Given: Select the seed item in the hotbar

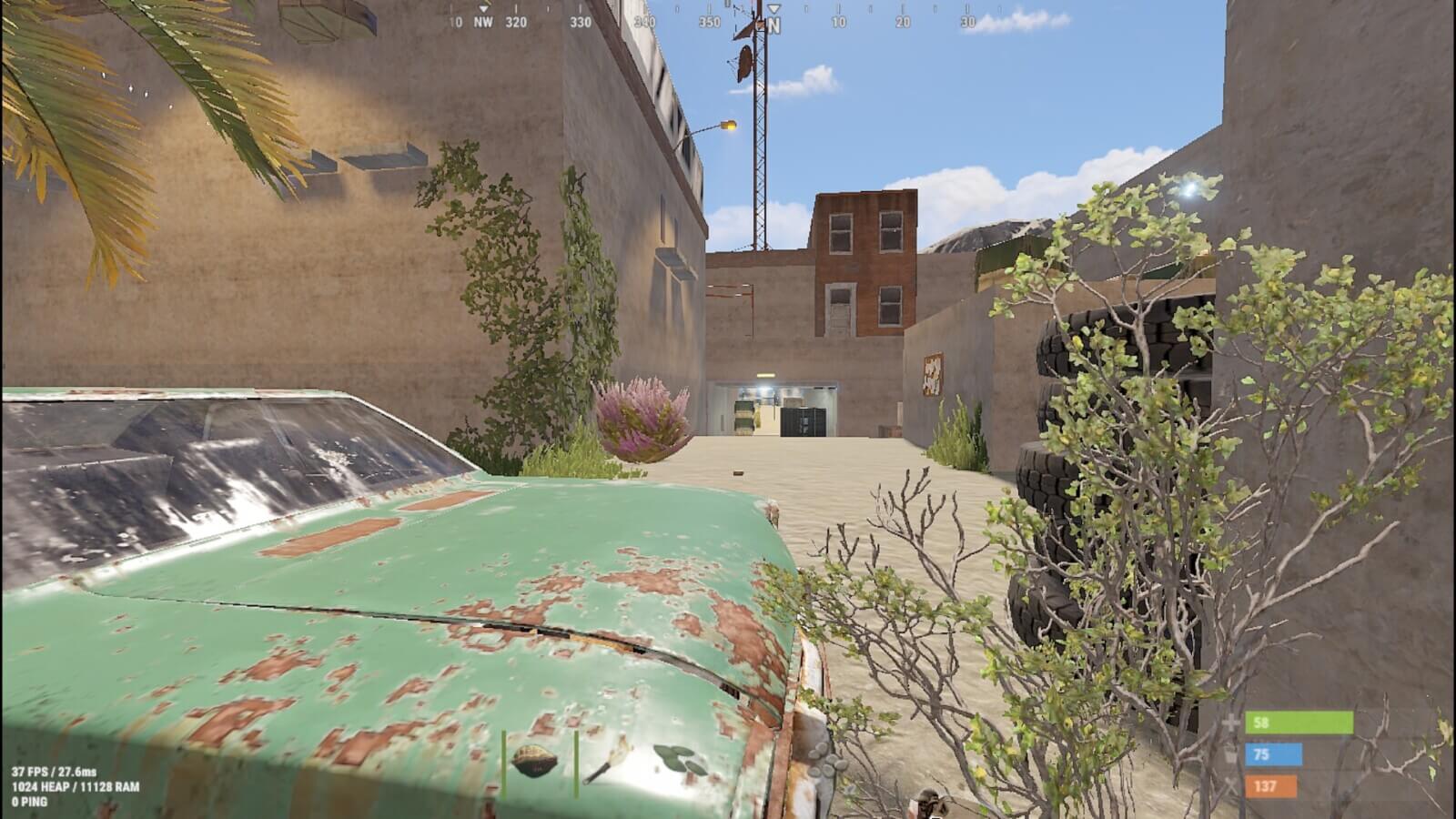Looking at the screenshot, I should click(x=534, y=761).
